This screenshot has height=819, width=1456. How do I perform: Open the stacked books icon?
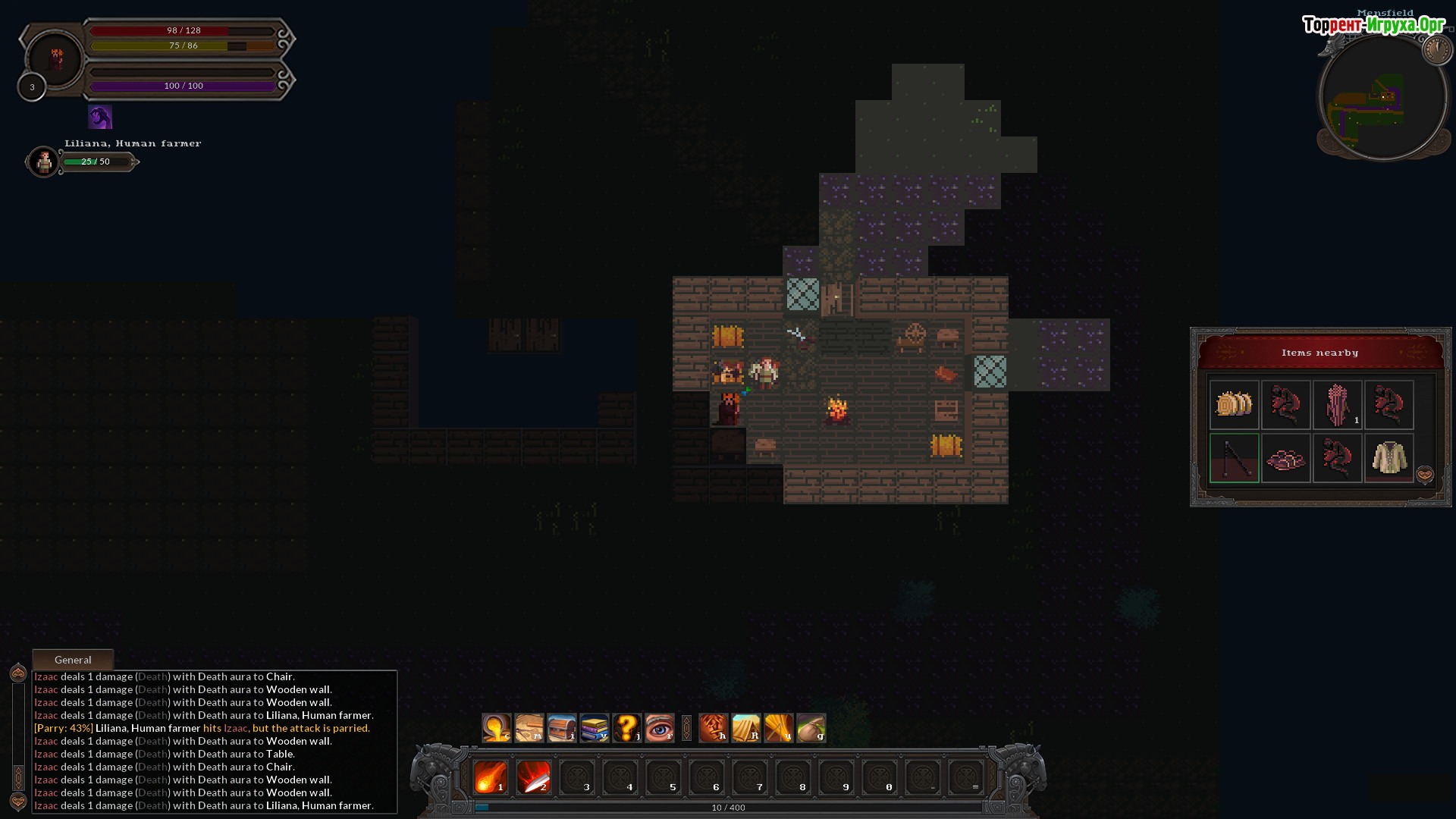(595, 728)
